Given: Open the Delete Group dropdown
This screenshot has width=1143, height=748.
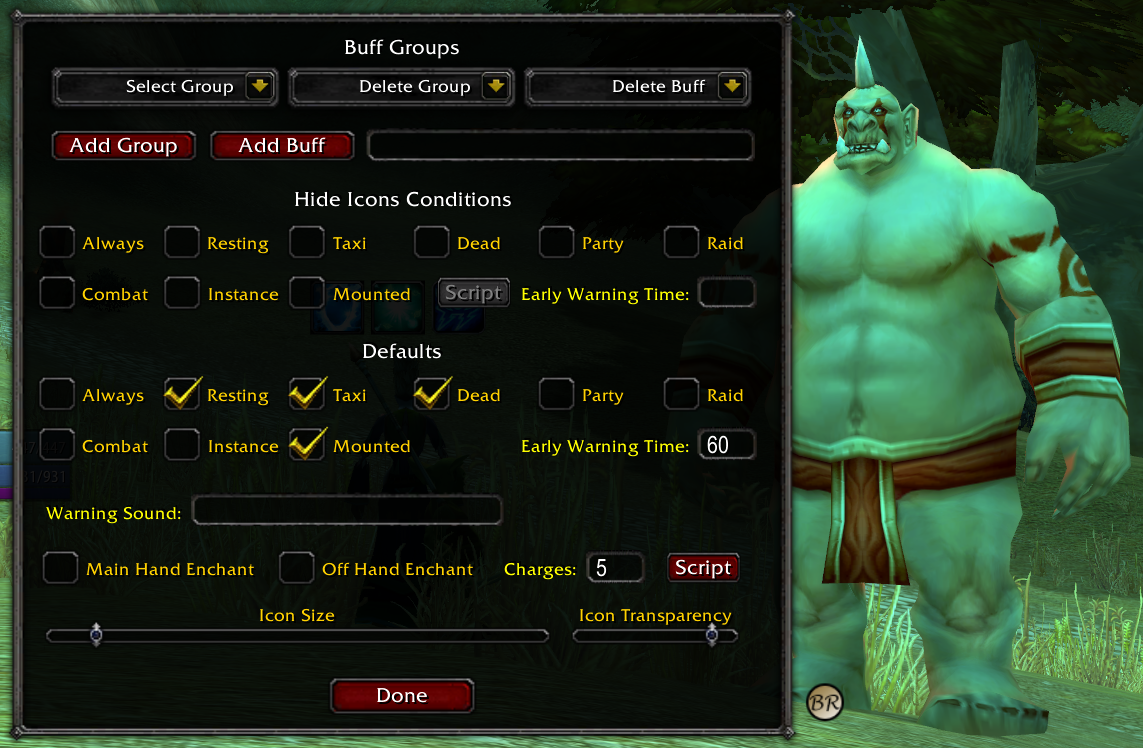Looking at the screenshot, I should (496, 87).
